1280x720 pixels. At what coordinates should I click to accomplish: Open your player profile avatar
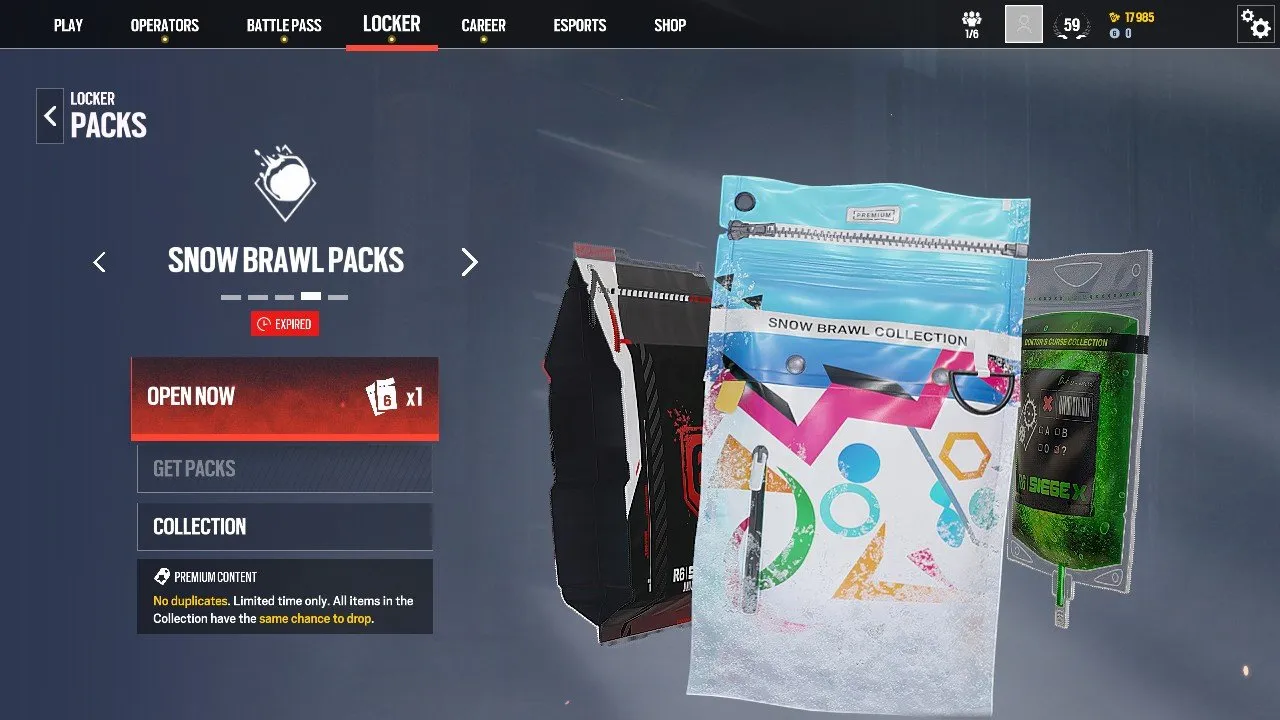[x=1022, y=23]
